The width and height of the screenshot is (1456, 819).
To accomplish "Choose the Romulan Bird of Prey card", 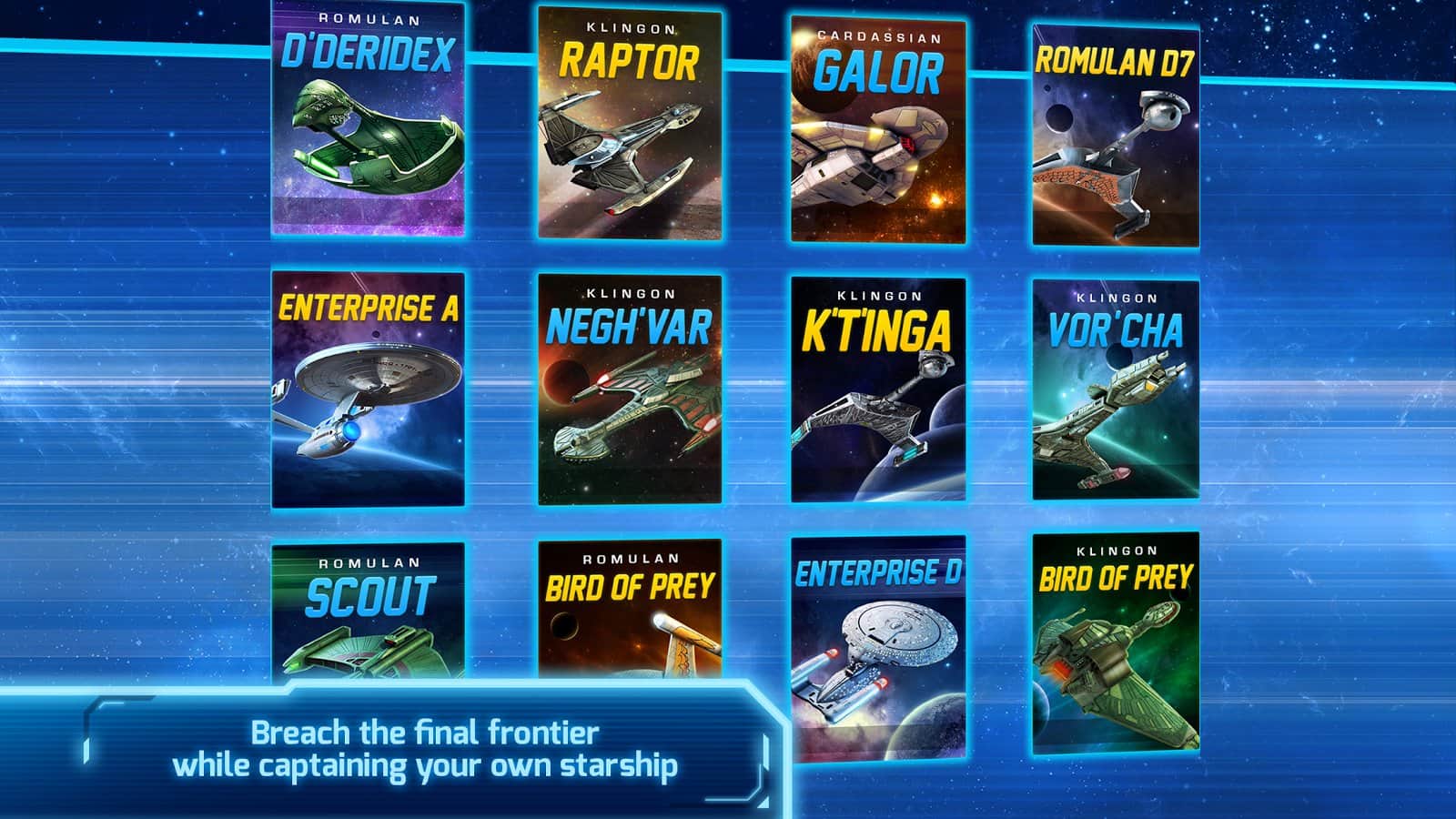I will 630,610.
